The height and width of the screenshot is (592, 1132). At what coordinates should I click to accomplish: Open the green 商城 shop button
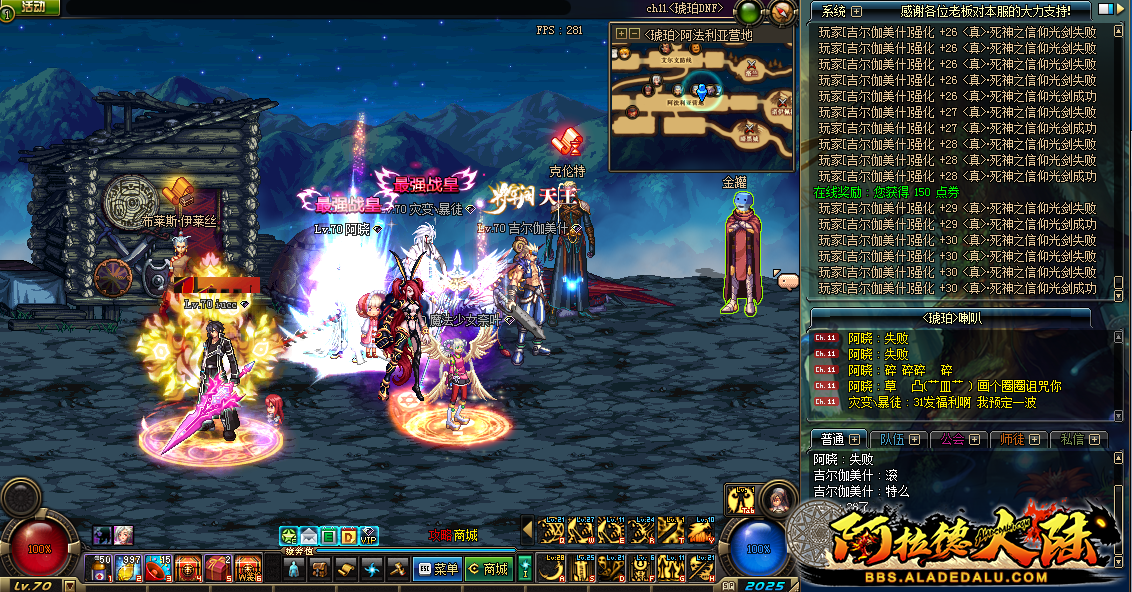pos(487,569)
